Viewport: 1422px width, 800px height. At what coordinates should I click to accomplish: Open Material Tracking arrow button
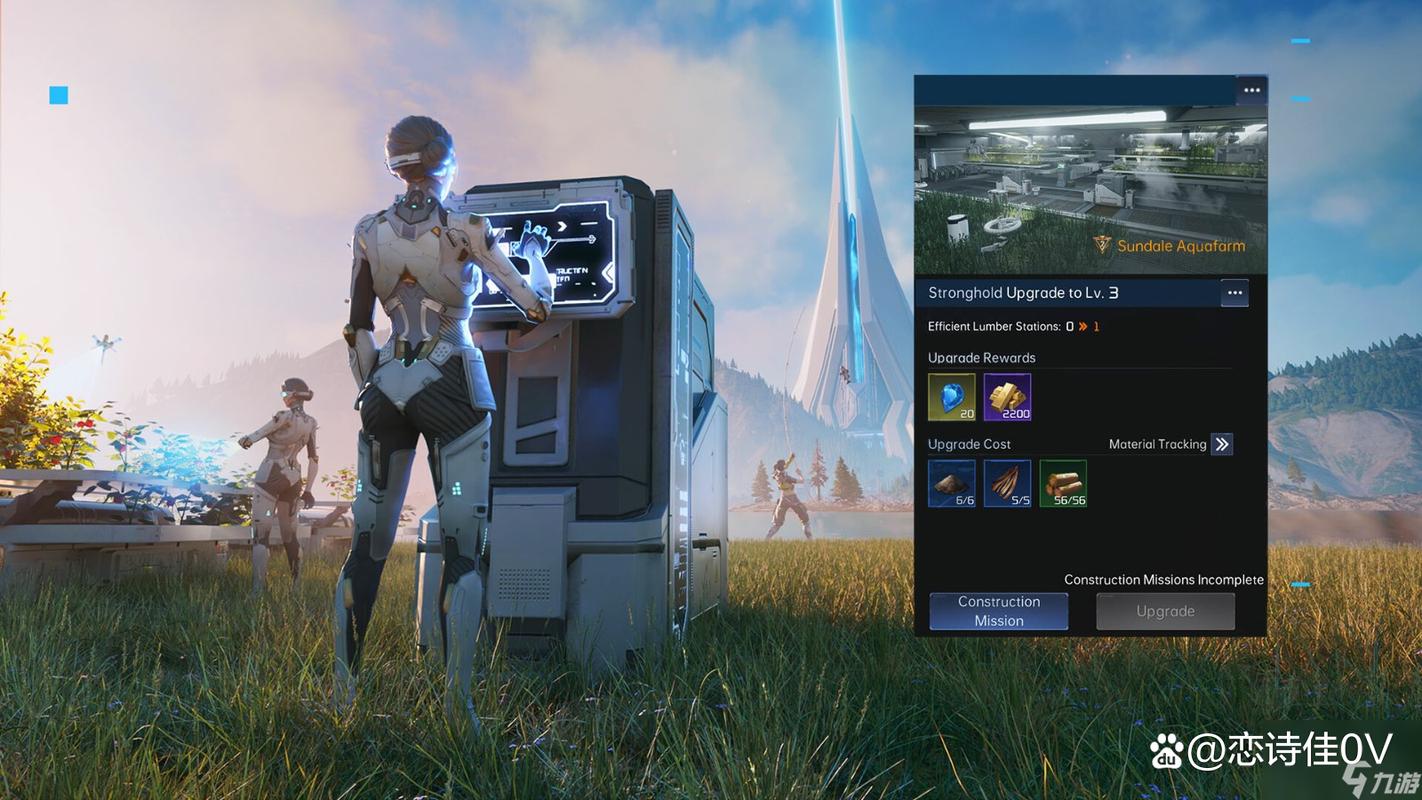[x=1221, y=444]
